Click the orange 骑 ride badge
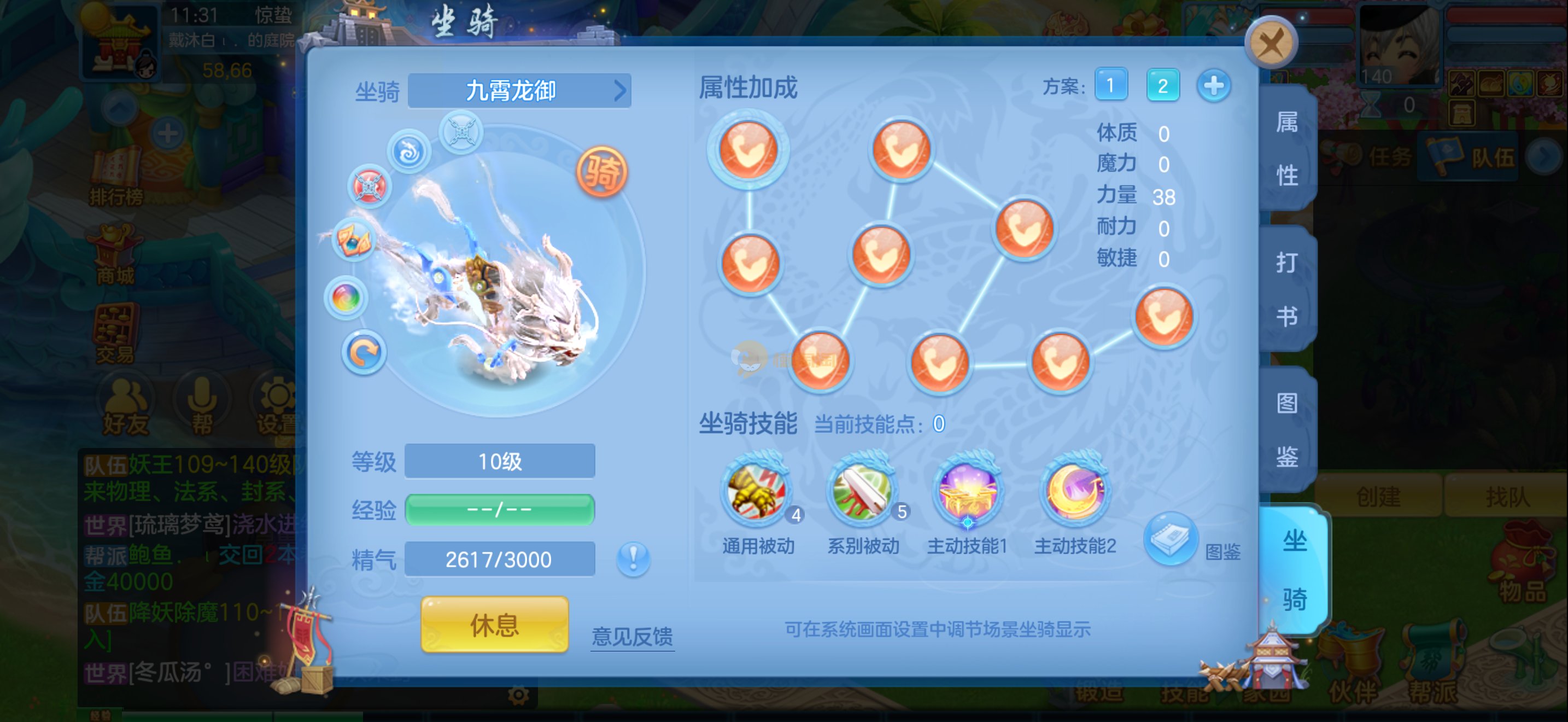The height and width of the screenshot is (722, 1568). tap(601, 172)
